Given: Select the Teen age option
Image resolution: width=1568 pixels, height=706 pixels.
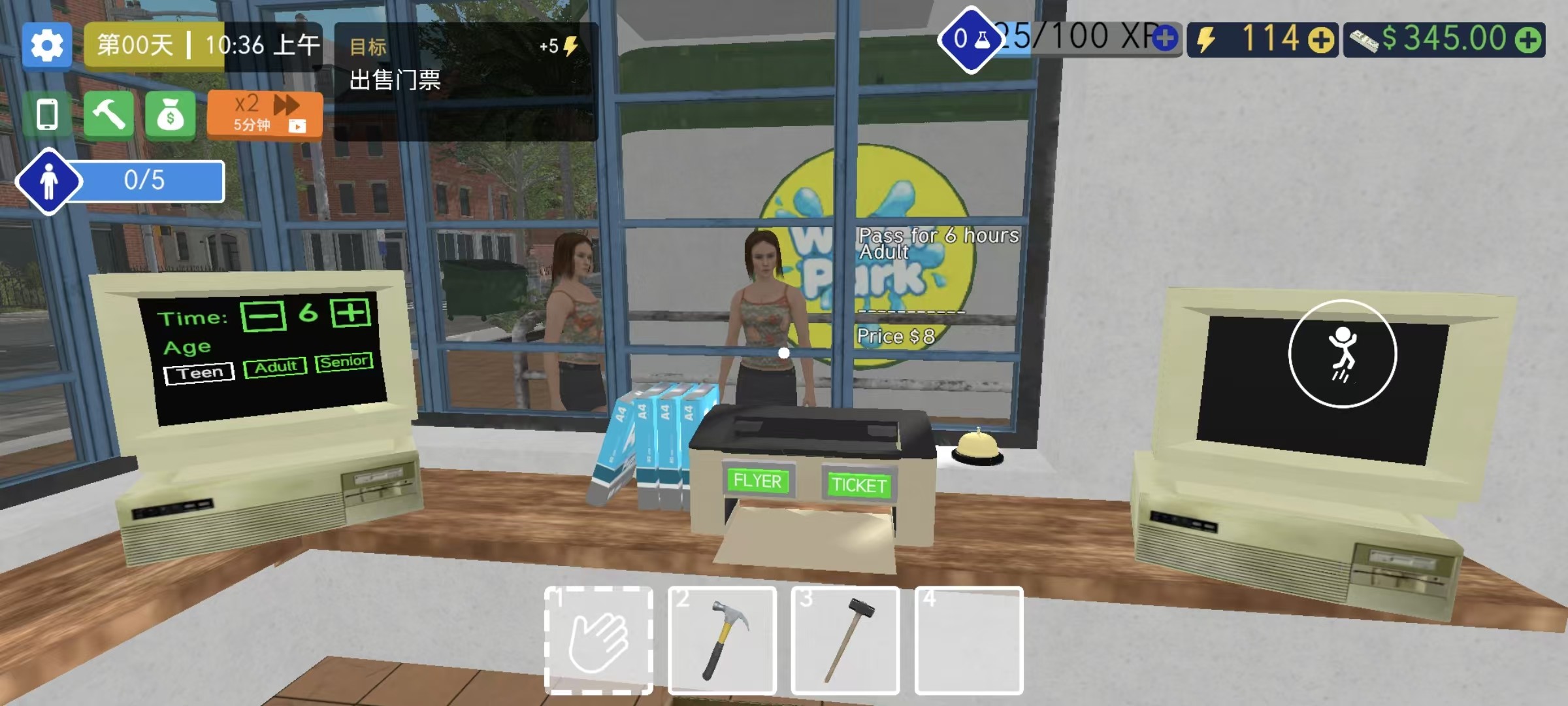Looking at the screenshot, I should click(x=199, y=373).
